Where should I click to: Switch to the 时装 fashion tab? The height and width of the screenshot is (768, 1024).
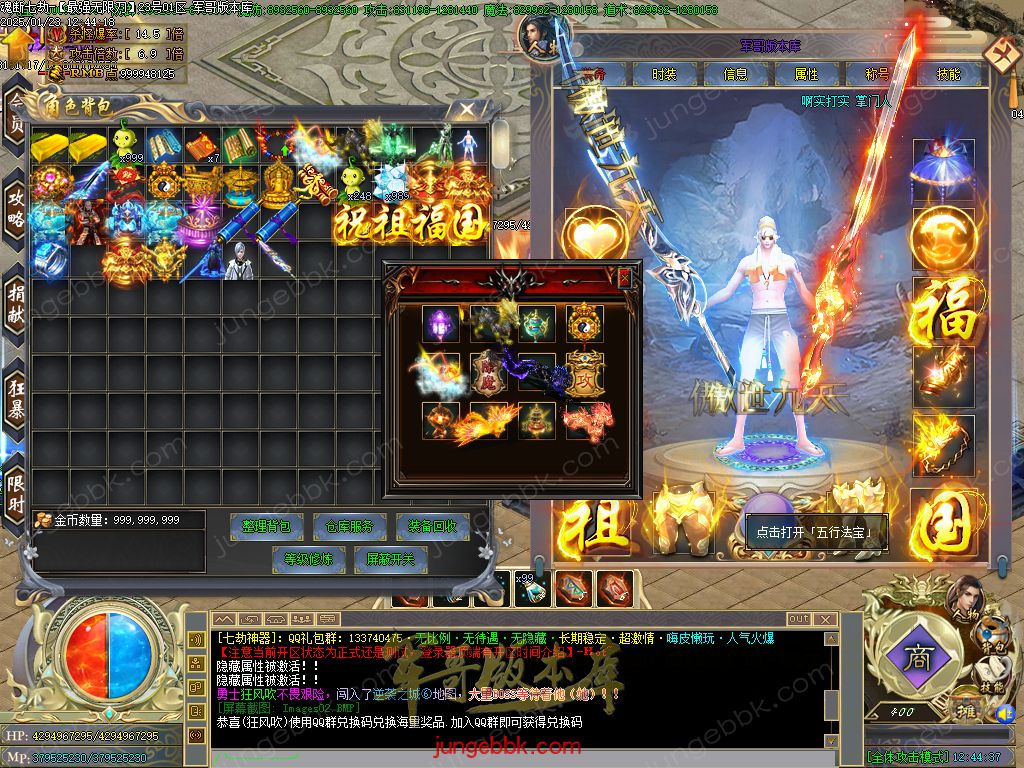tap(664, 74)
